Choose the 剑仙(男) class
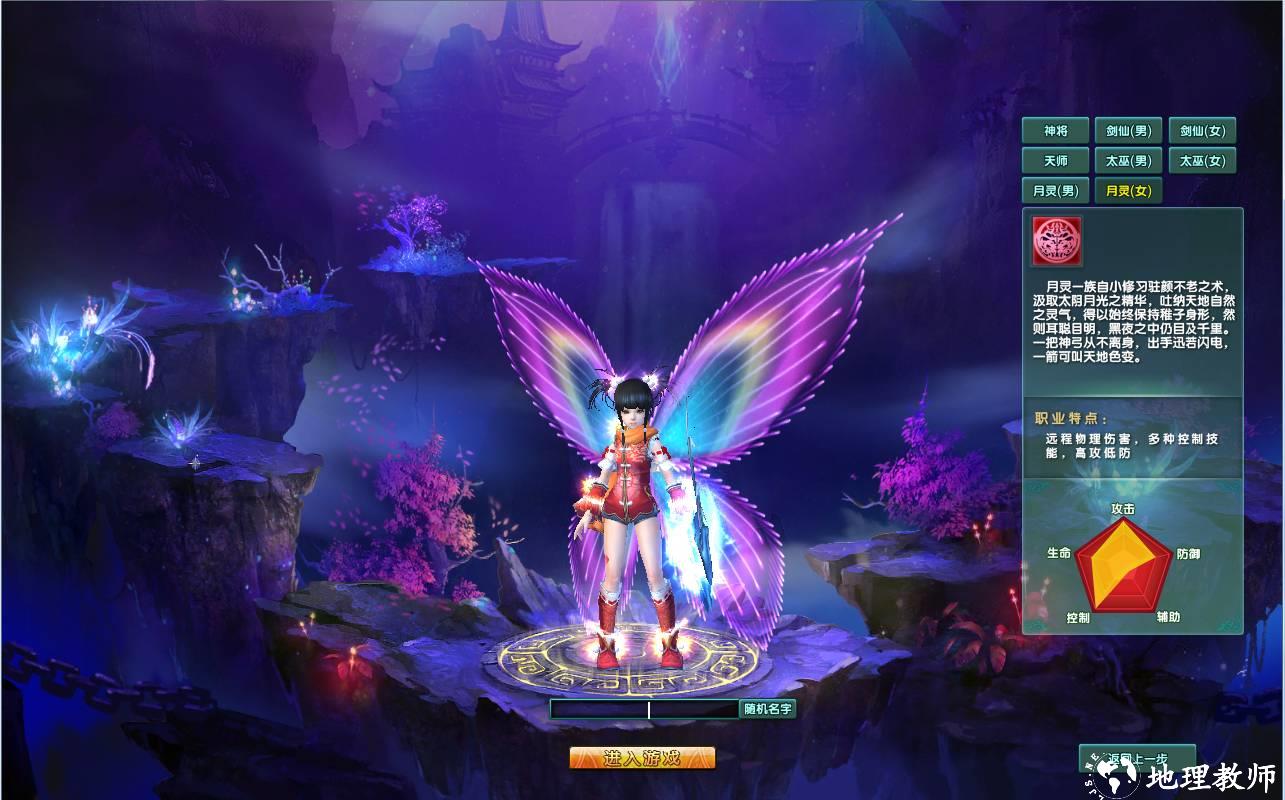This screenshot has height=800, width=1285. [x=1128, y=131]
